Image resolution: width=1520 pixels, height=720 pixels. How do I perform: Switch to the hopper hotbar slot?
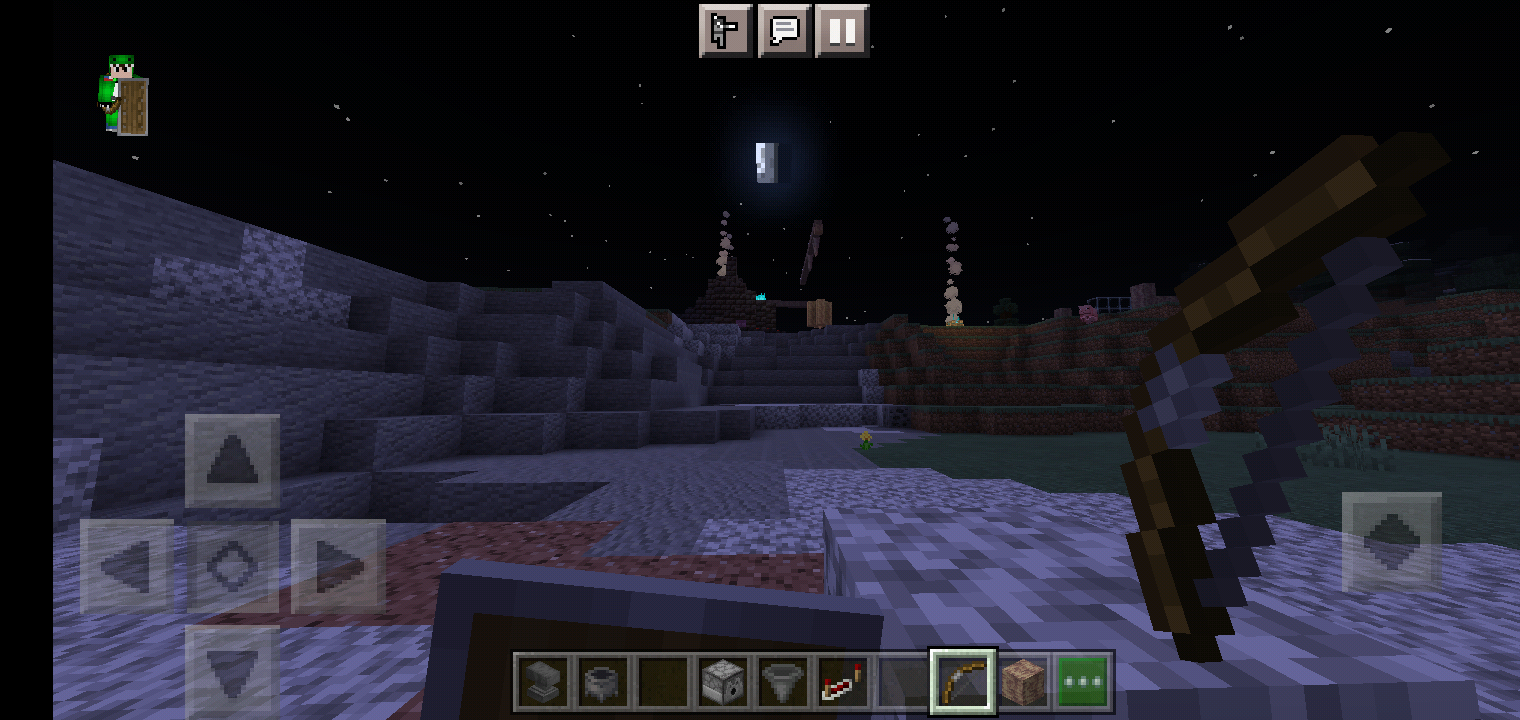click(x=784, y=683)
